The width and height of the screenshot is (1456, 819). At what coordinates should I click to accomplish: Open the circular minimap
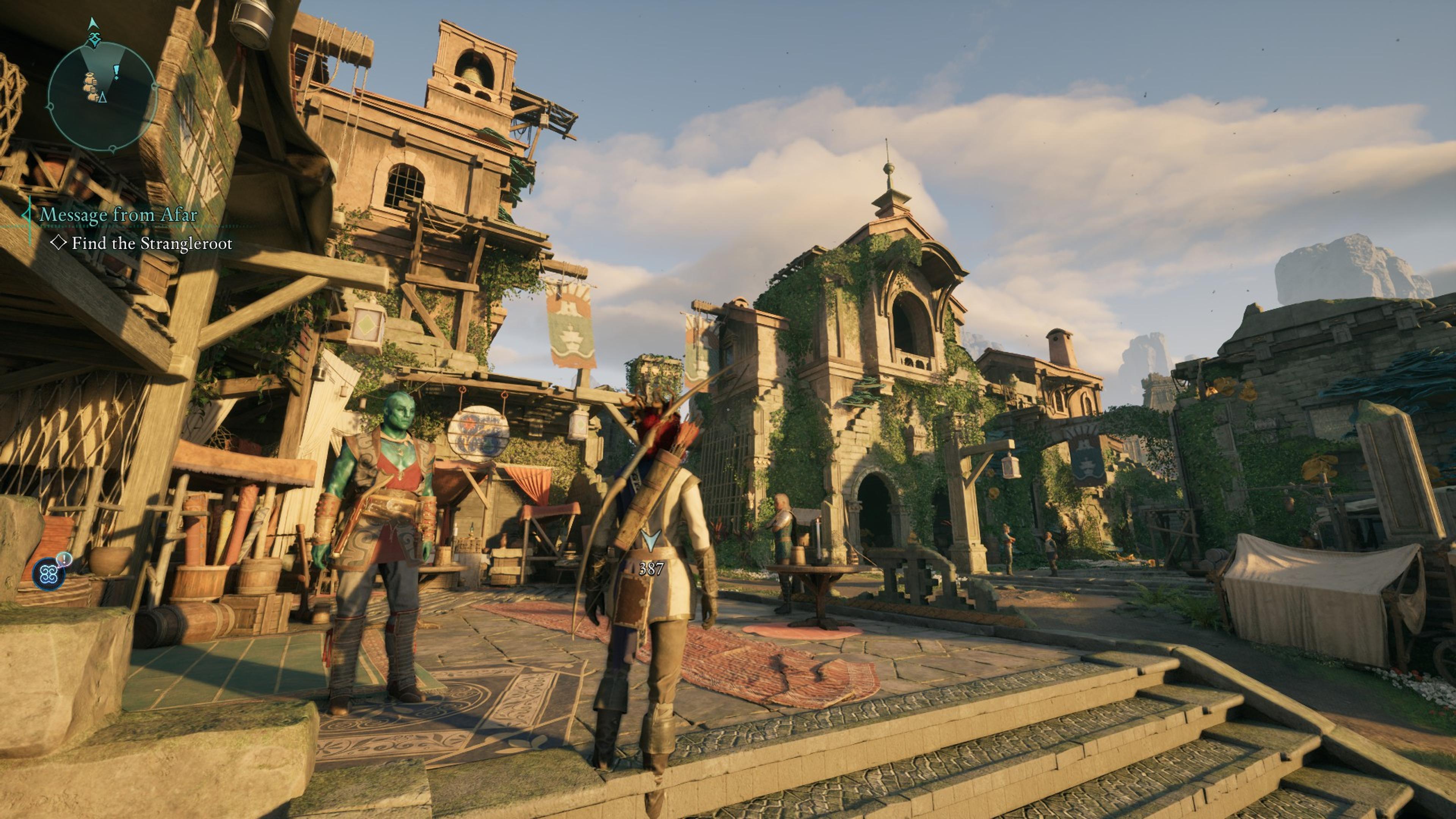102,96
